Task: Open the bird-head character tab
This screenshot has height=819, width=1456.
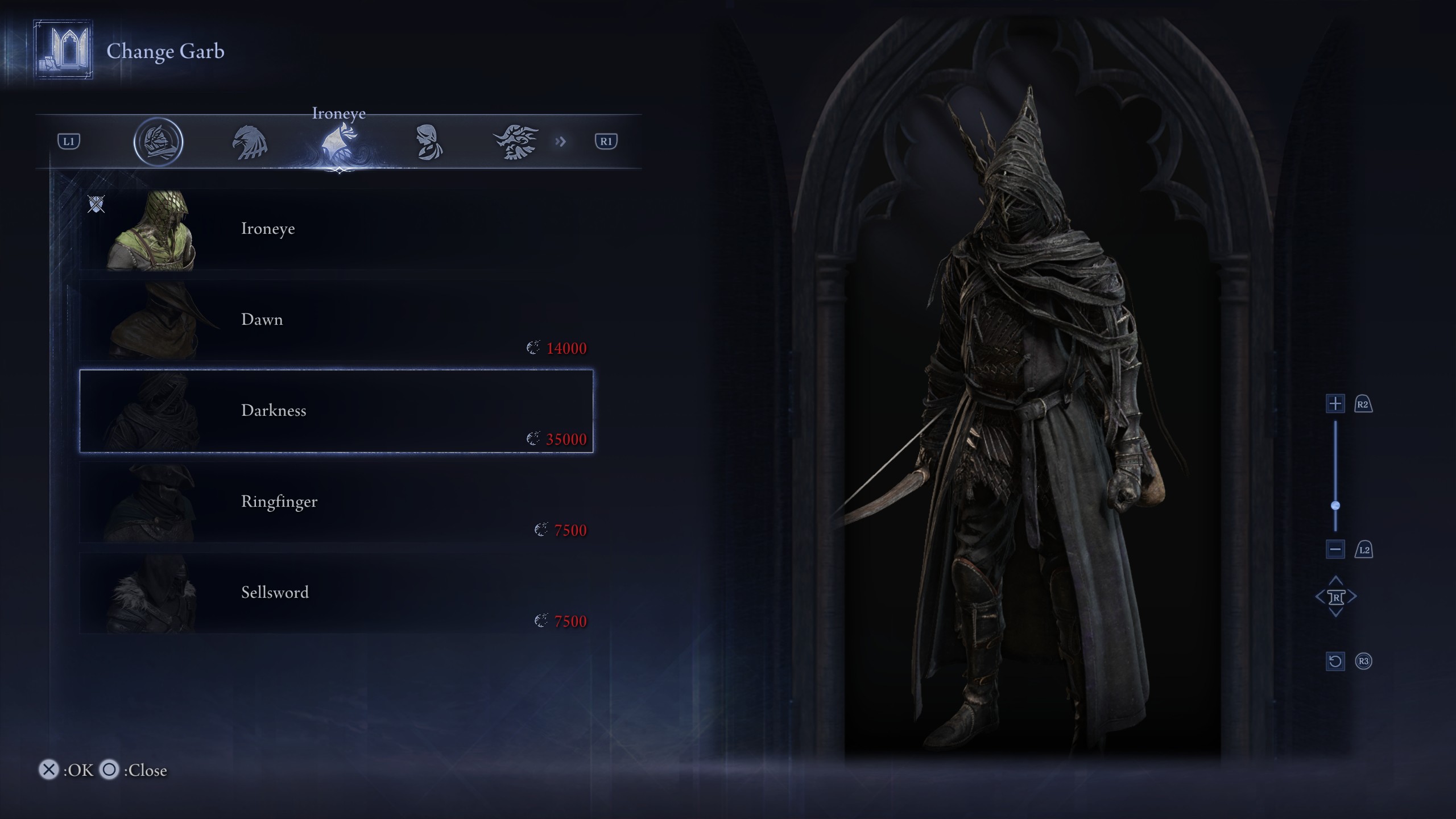Action: (250, 142)
